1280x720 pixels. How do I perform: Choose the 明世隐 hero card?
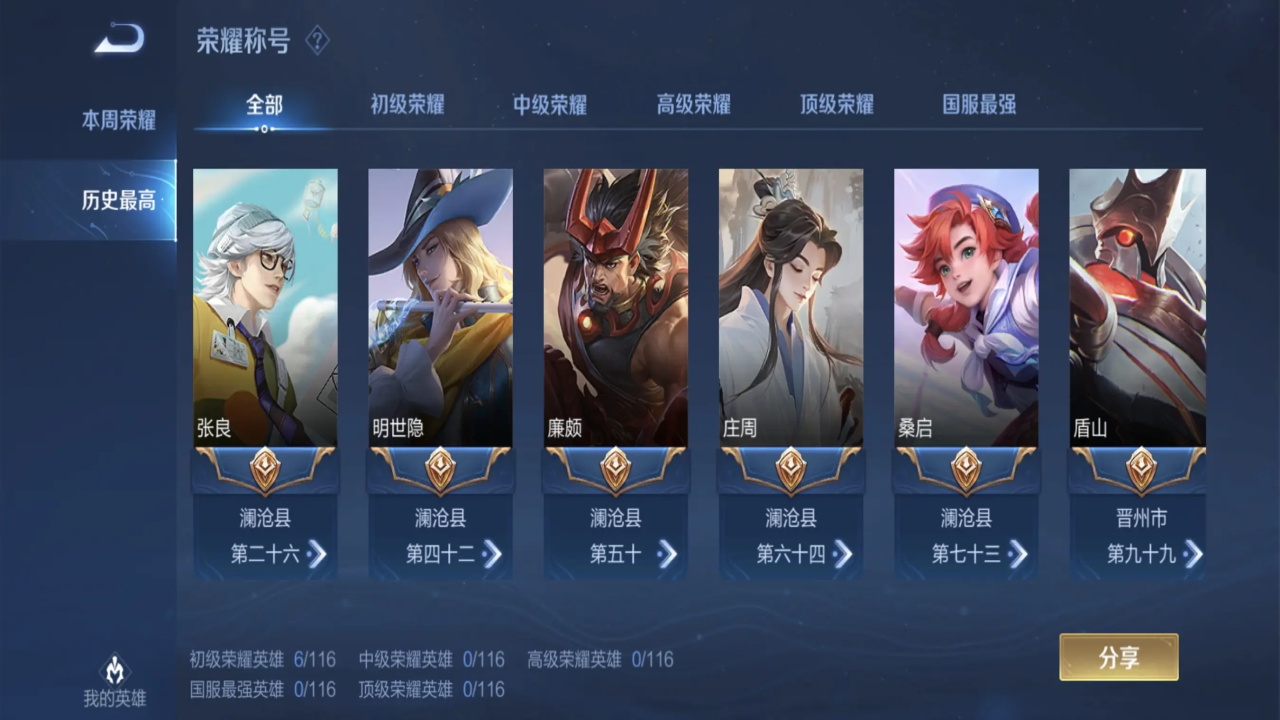440,307
